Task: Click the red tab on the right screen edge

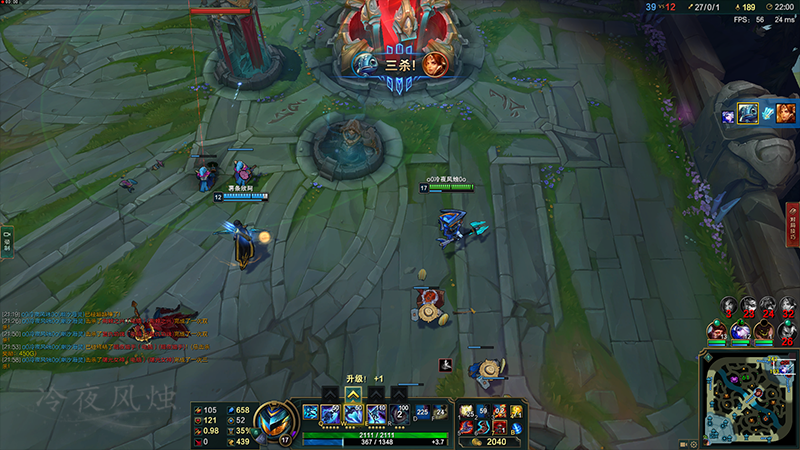Action: (x=793, y=225)
